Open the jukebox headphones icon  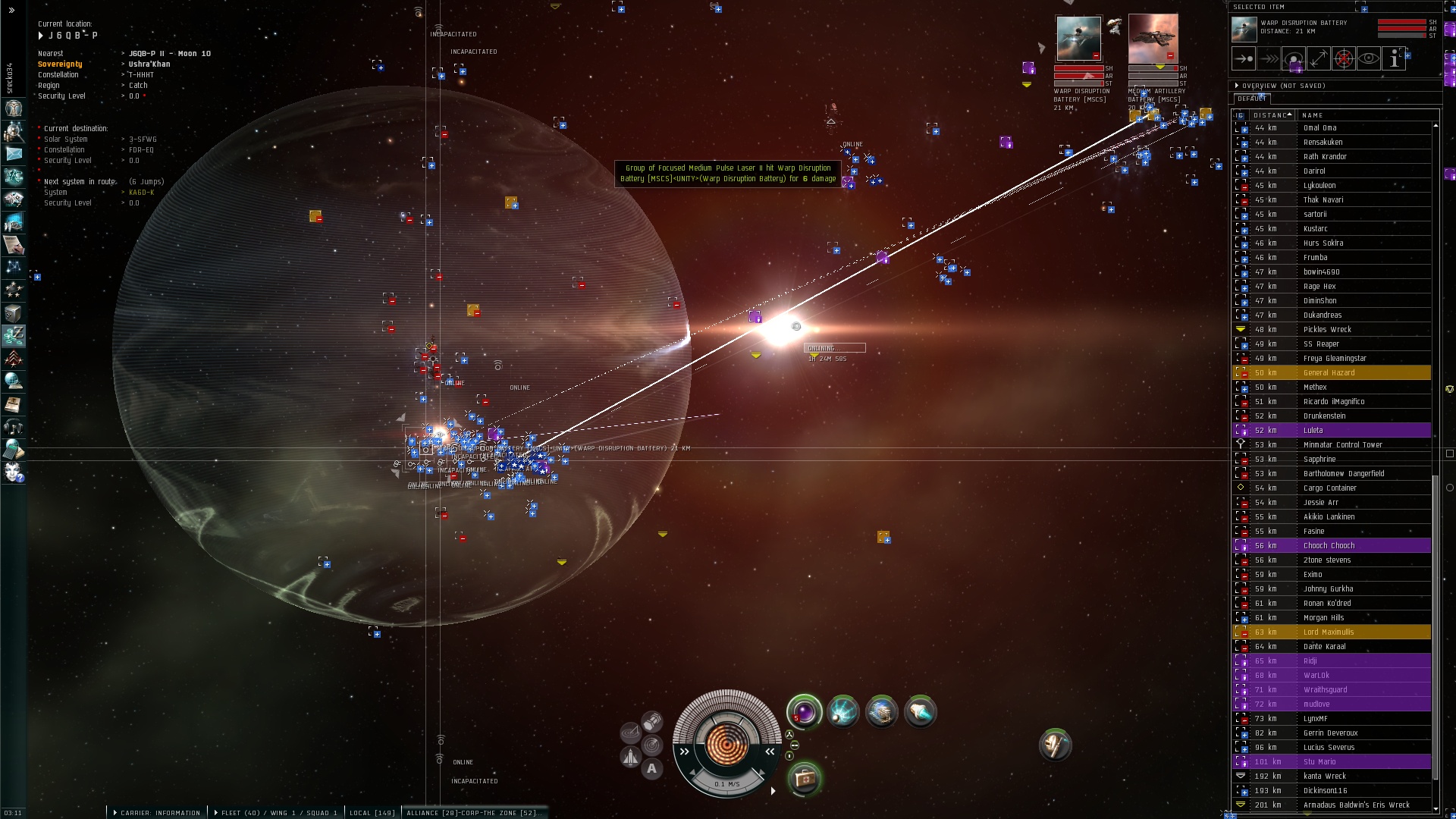click(x=14, y=428)
